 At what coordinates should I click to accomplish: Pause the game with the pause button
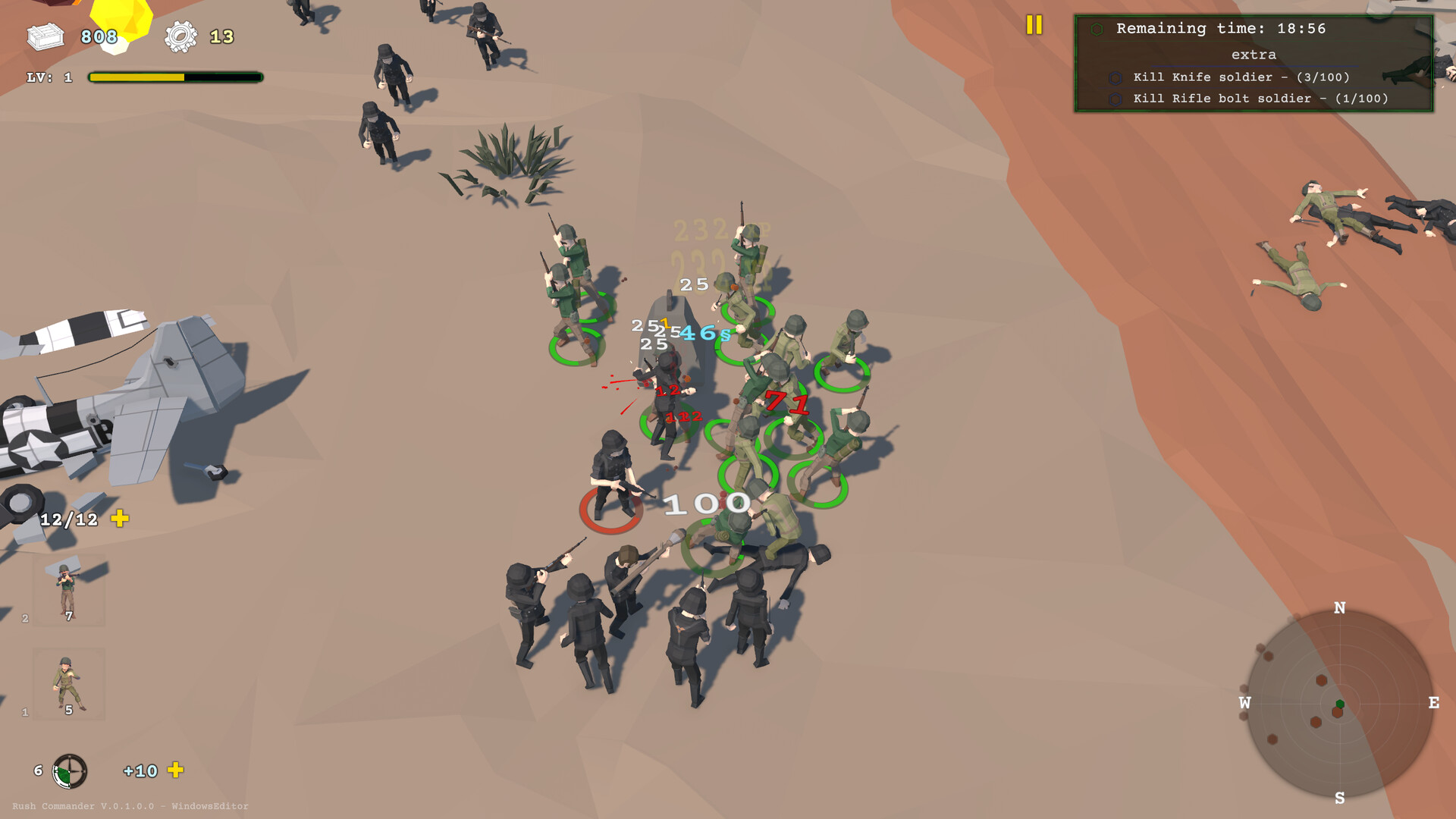coord(1034,26)
